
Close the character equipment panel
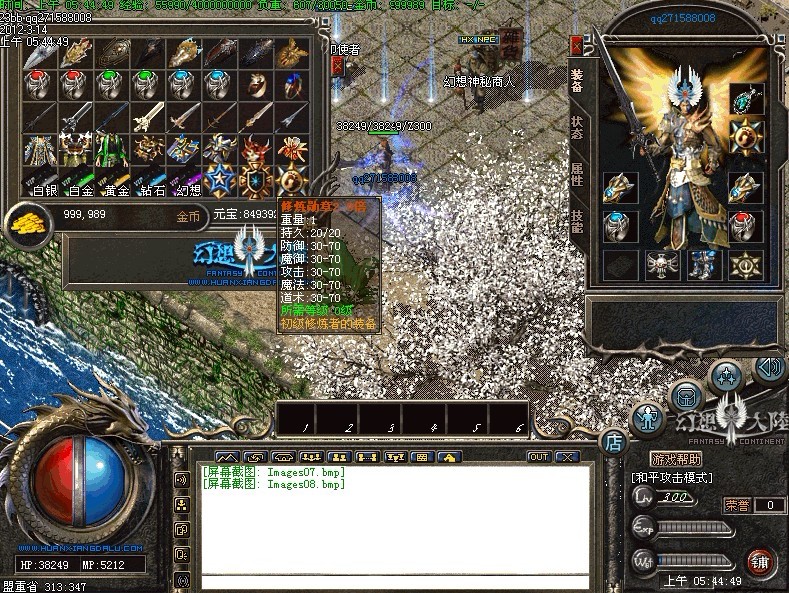575,45
